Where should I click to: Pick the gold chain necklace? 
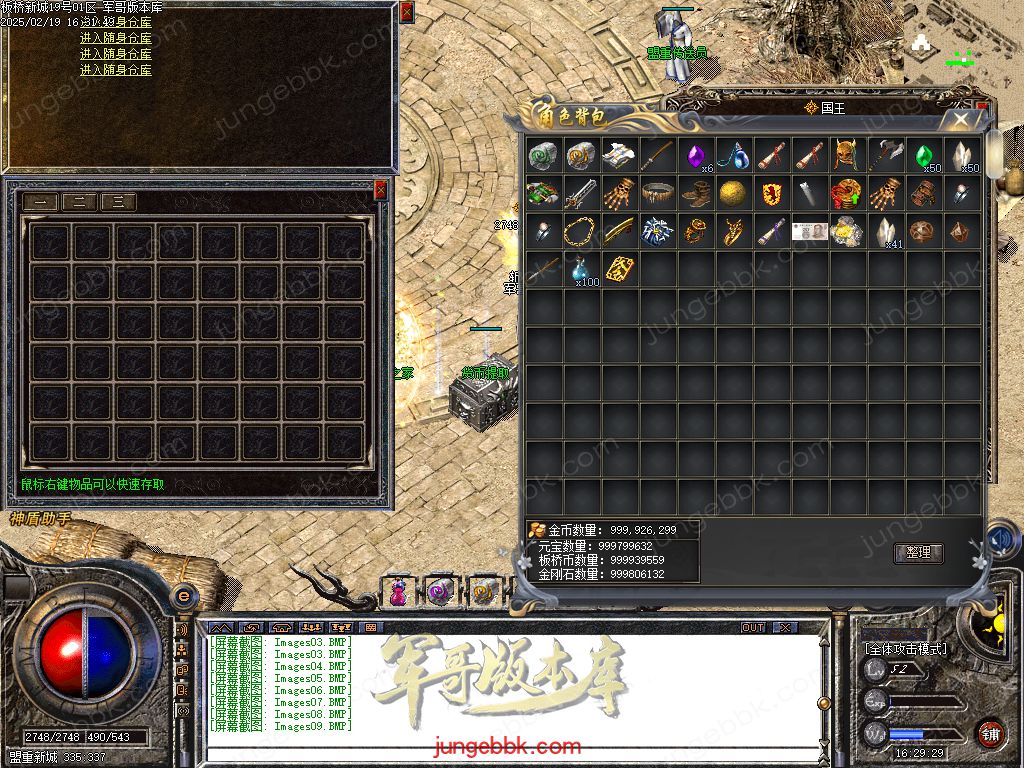[x=581, y=232]
